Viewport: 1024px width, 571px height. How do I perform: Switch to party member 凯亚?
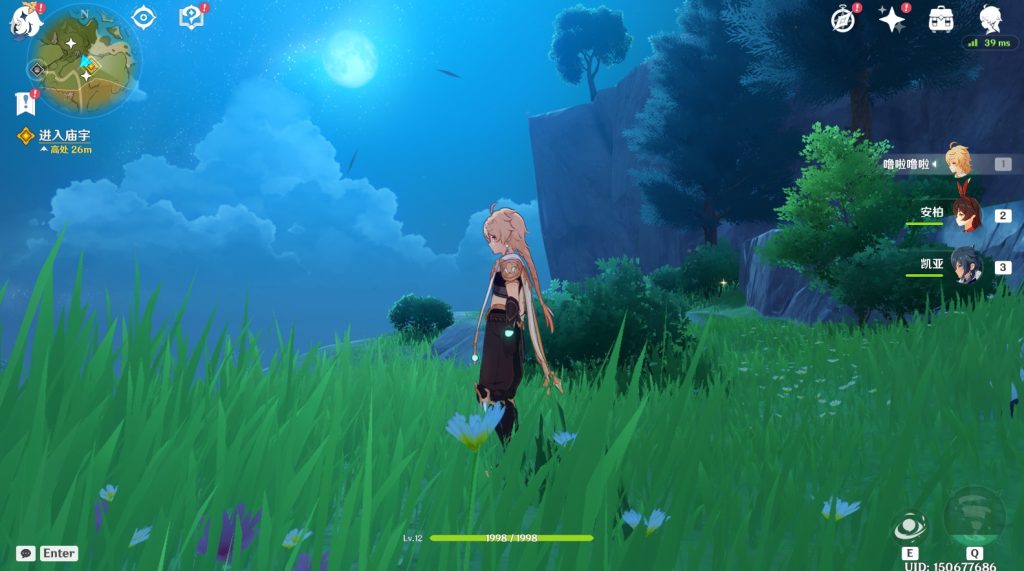click(x=965, y=266)
